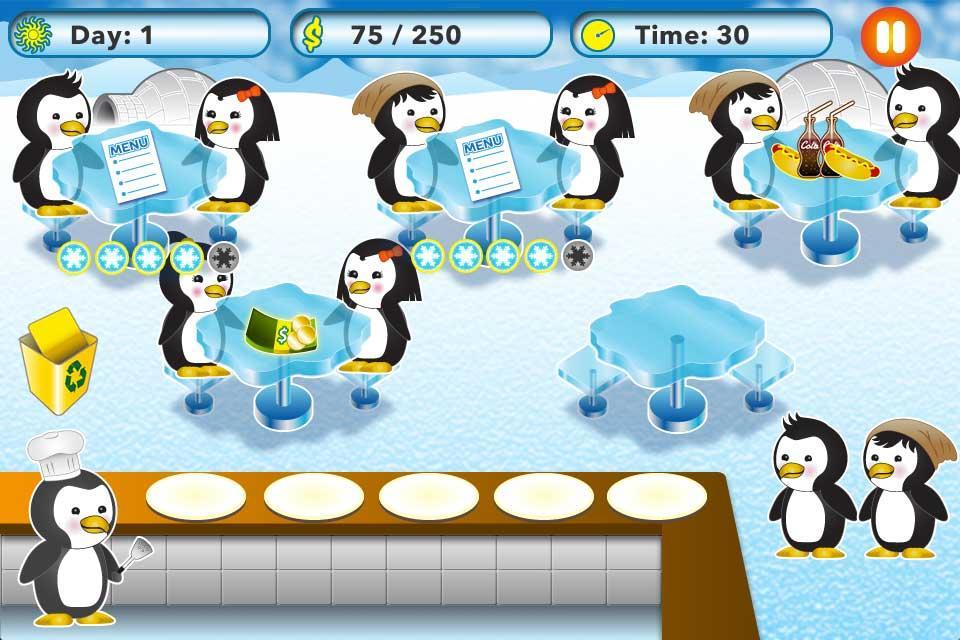The height and width of the screenshot is (640, 960).
Task: Pause the game with the orange button
Action: pyautogui.click(x=889, y=37)
